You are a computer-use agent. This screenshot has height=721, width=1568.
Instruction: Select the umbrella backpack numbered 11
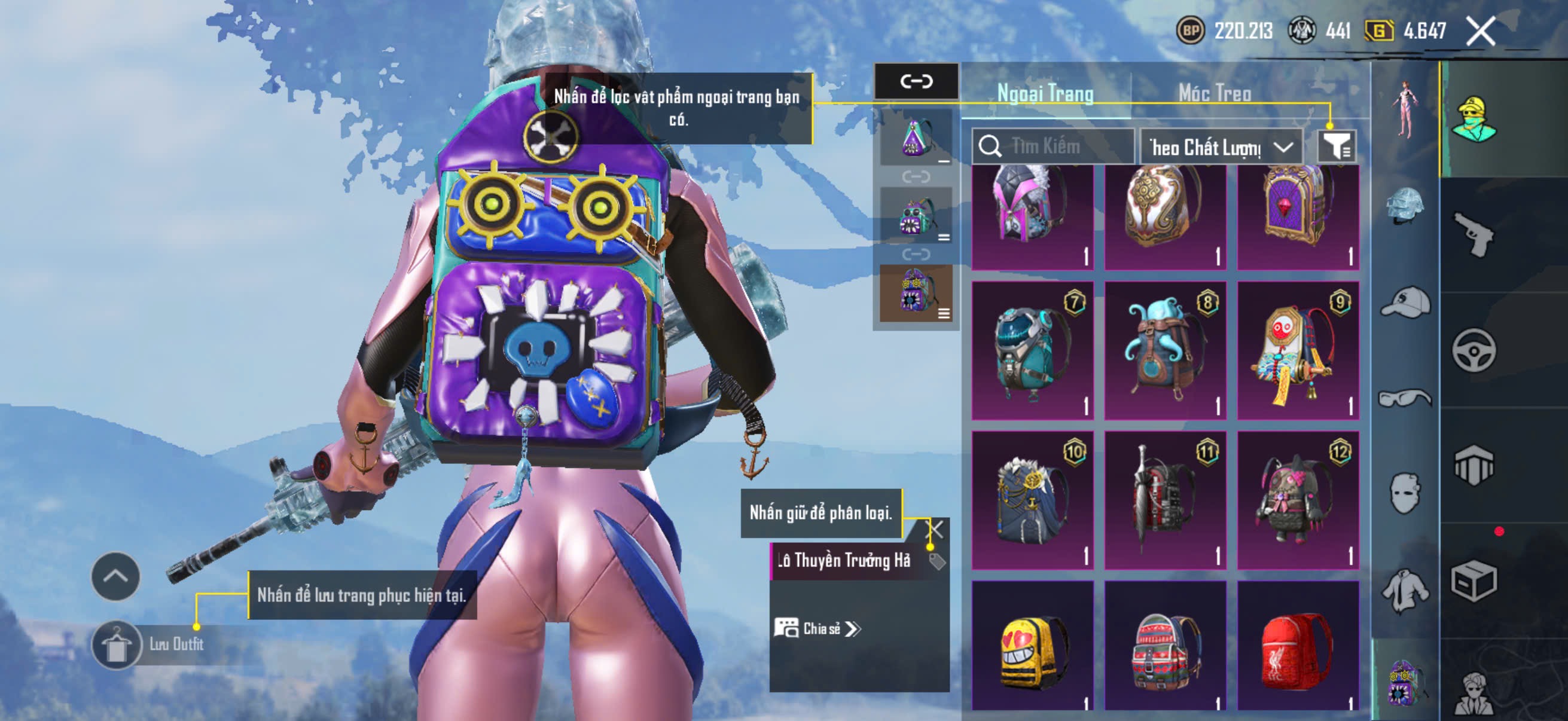click(1164, 500)
